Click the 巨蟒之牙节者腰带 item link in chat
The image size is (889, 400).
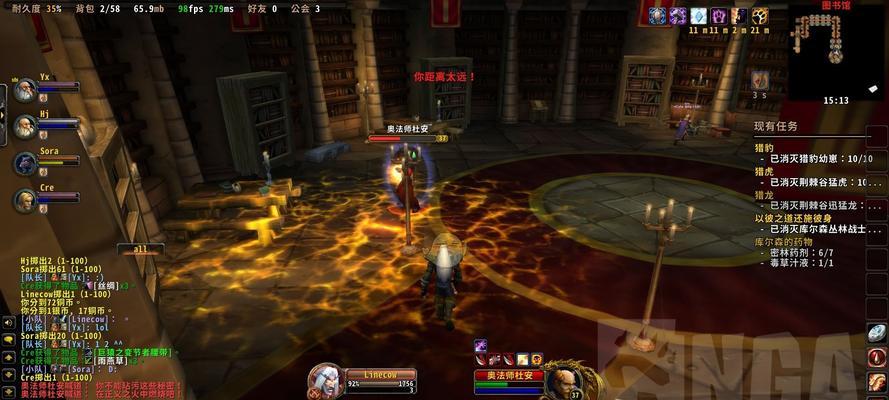pos(132,352)
